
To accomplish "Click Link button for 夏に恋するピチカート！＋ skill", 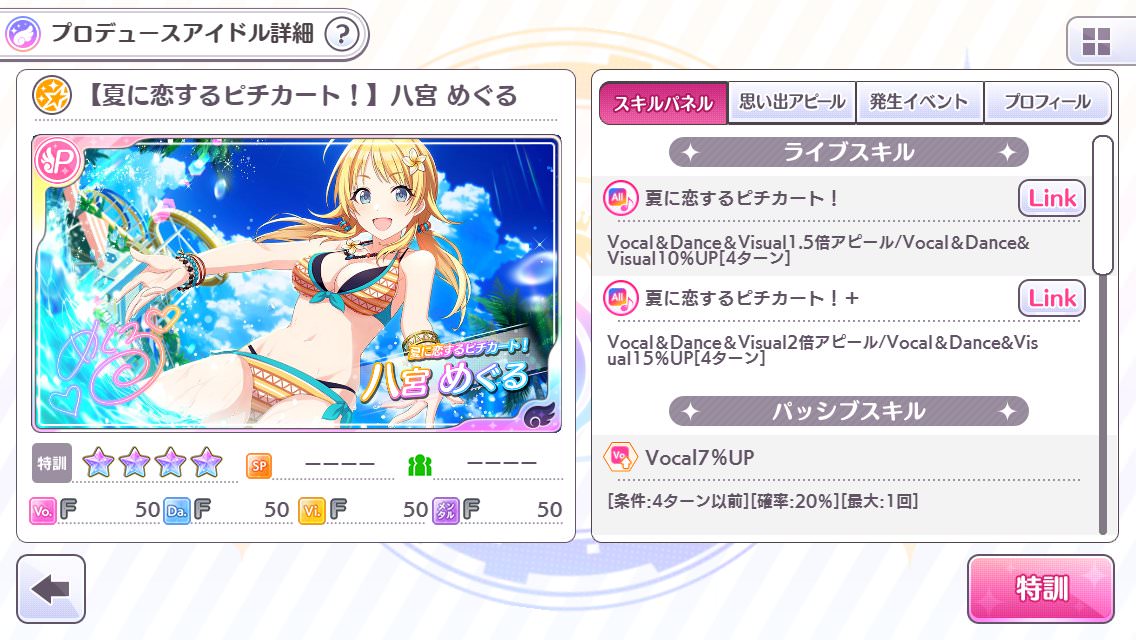I will point(1051,298).
